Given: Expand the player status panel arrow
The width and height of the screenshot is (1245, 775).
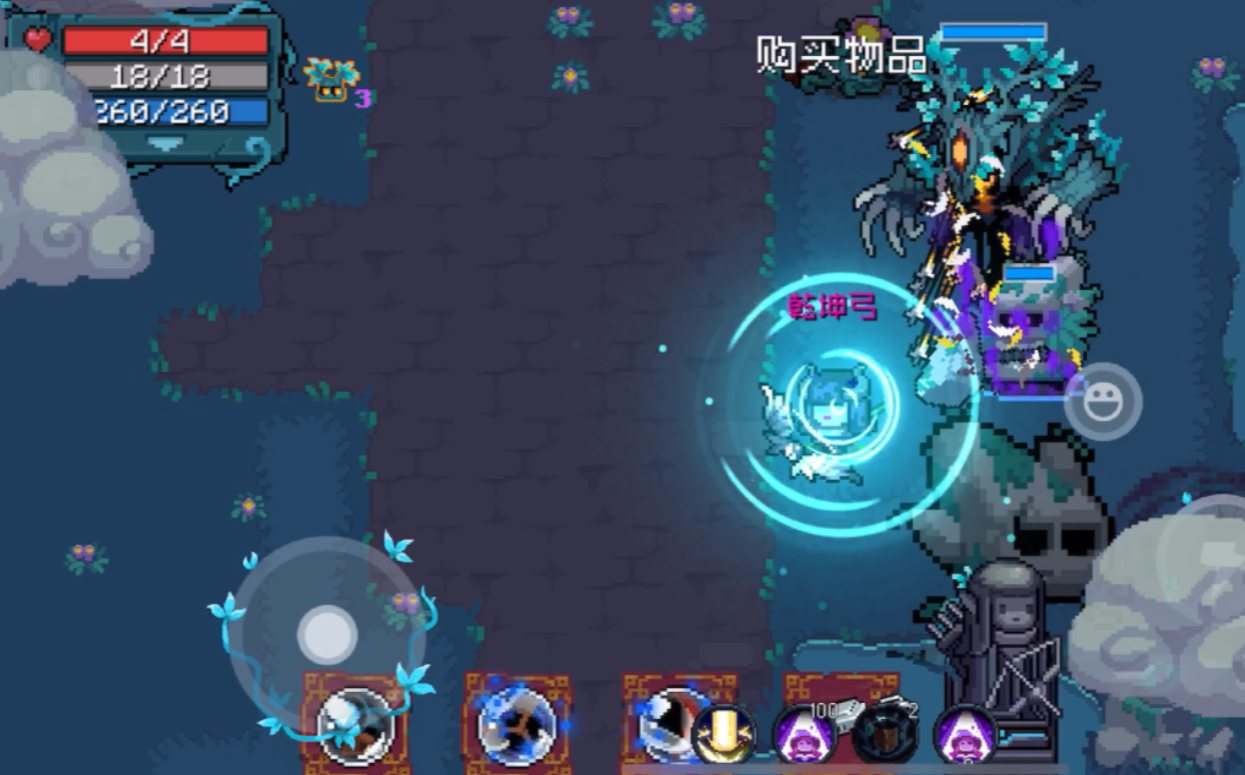Looking at the screenshot, I should coord(165,143).
